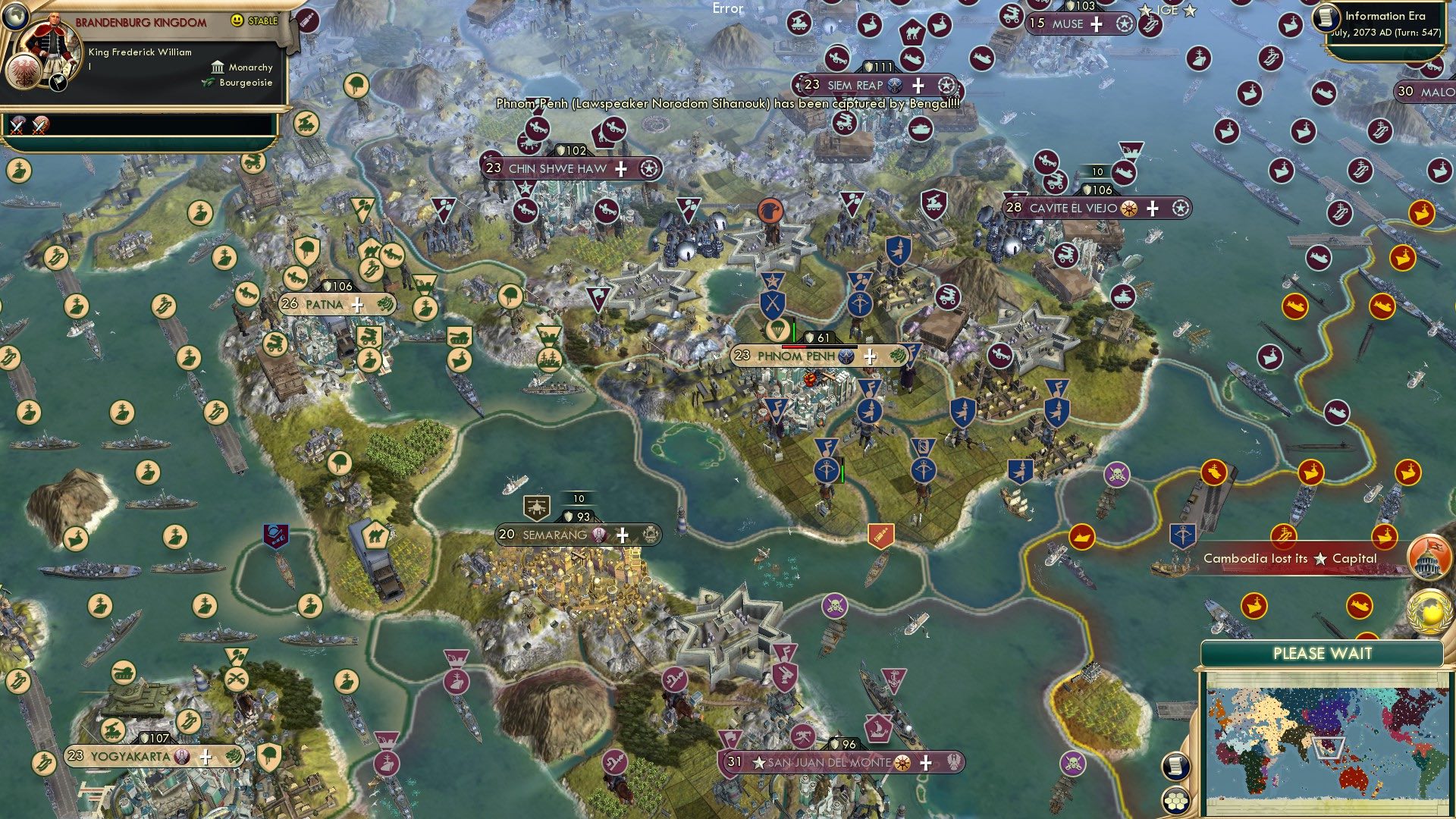Click the faith icon on the Yogyakarta banner
This screenshot has width=1456, height=819.
tap(182, 757)
